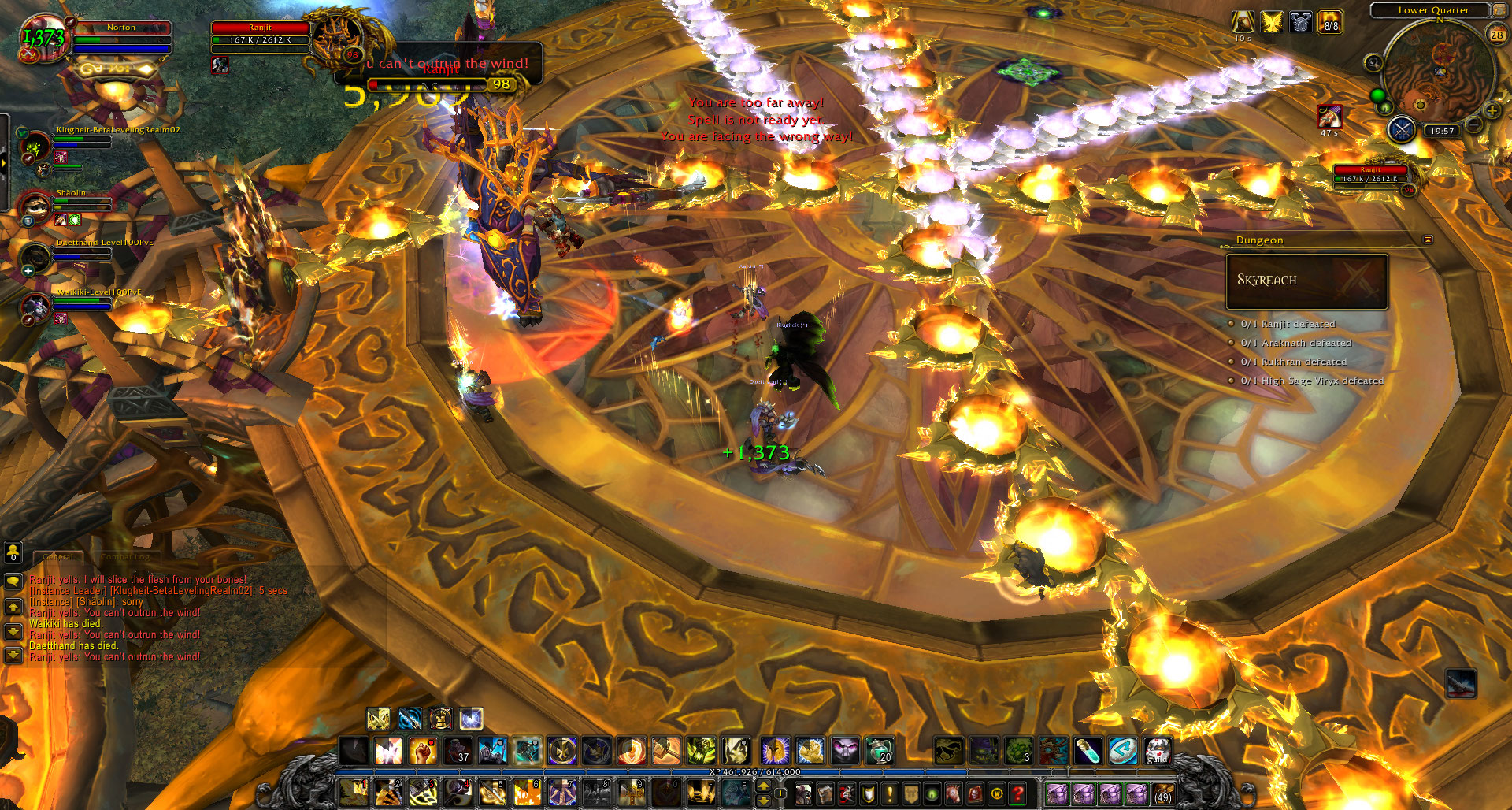This screenshot has width=1512, height=810.
Task: Activate the purple shadow face ability
Action: (845, 750)
